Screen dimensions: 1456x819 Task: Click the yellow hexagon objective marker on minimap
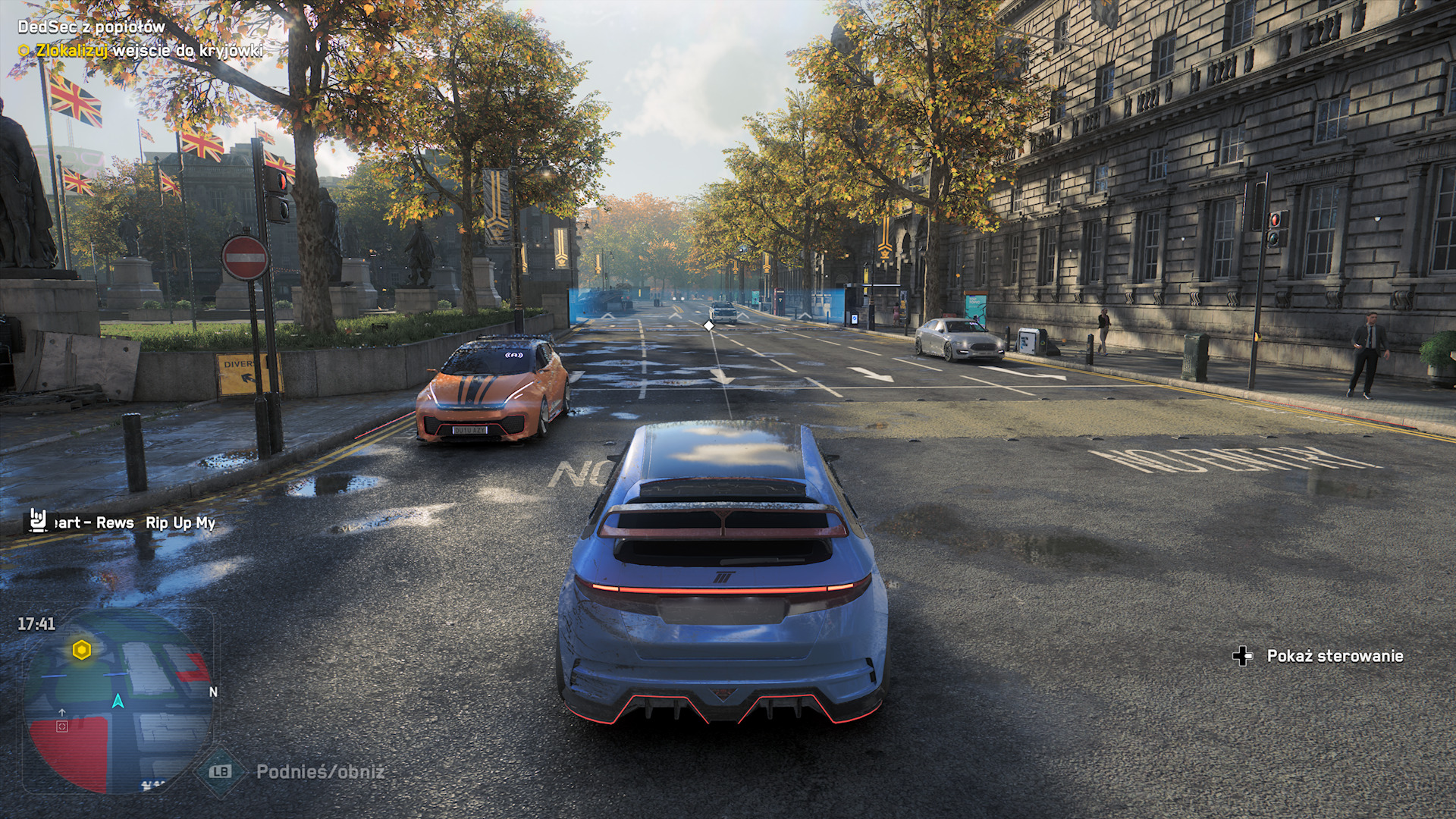point(82,650)
